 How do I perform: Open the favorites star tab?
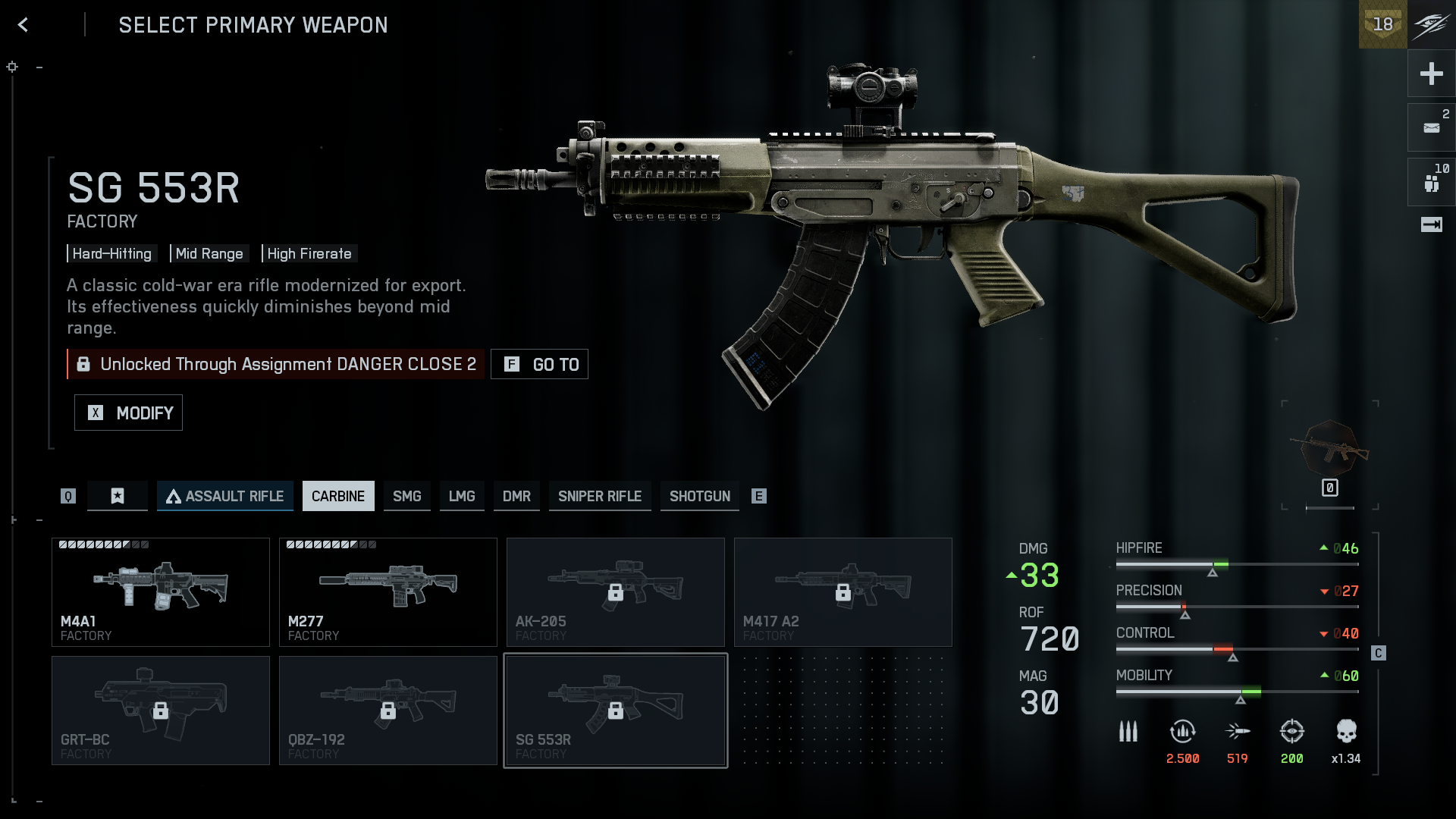point(118,496)
